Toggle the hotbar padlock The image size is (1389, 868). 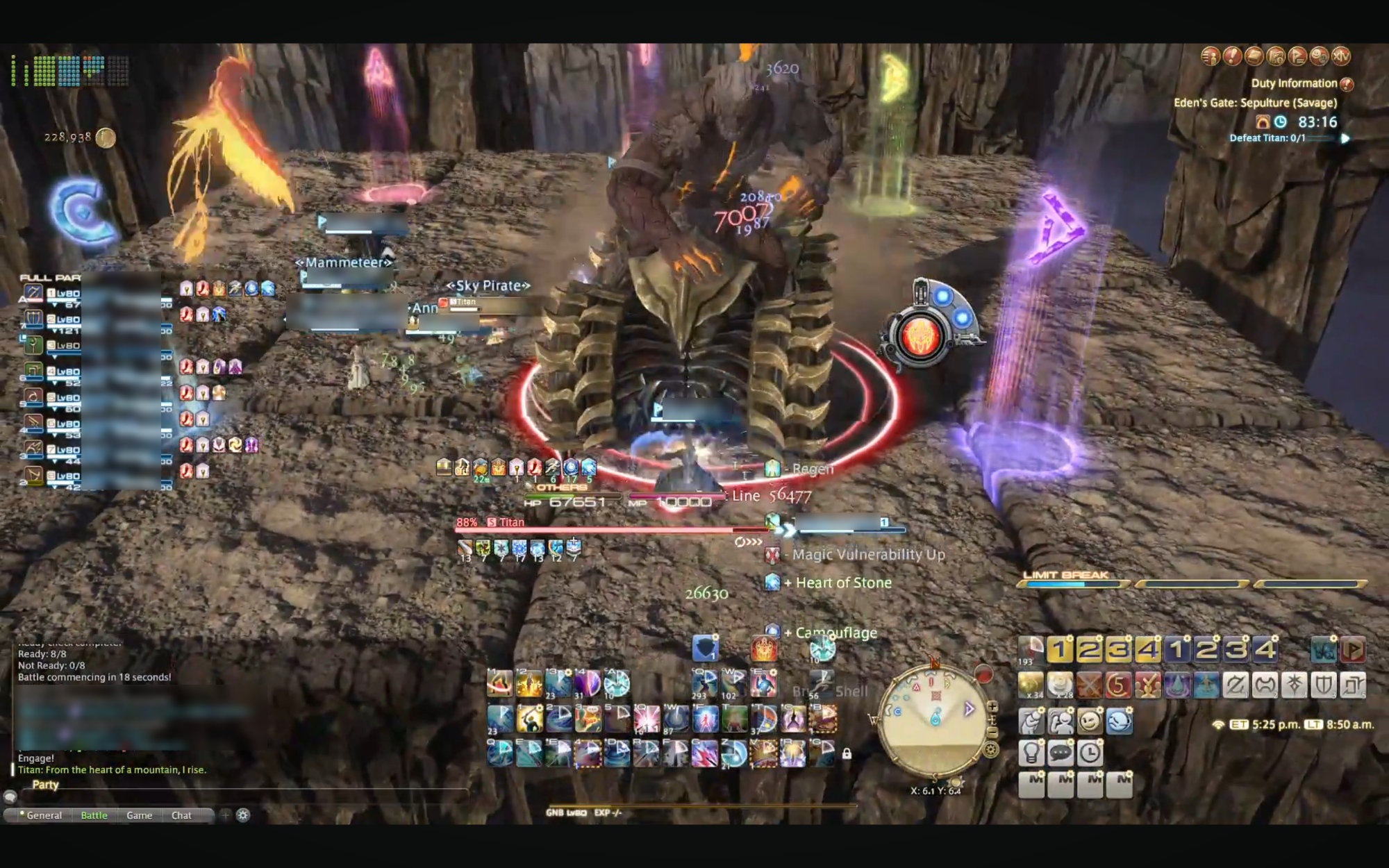pyautogui.click(x=847, y=753)
